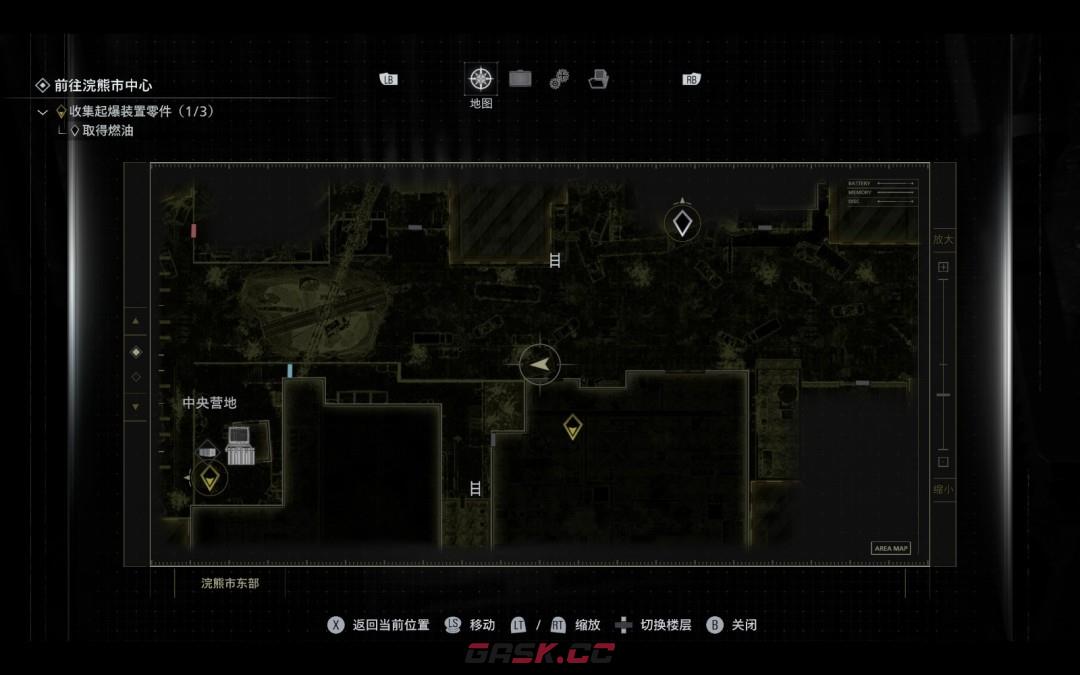Click the 前往浣熊市中心 main objective

[103, 86]
